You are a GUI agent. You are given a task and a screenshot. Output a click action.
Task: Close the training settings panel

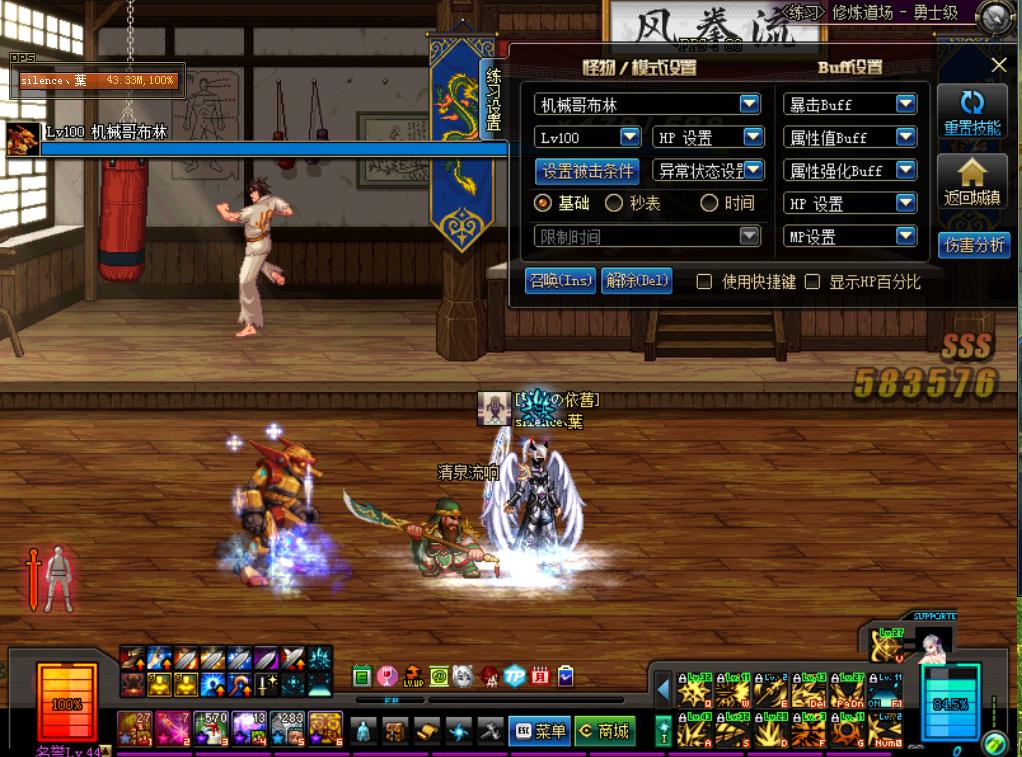tap(998, 65)
